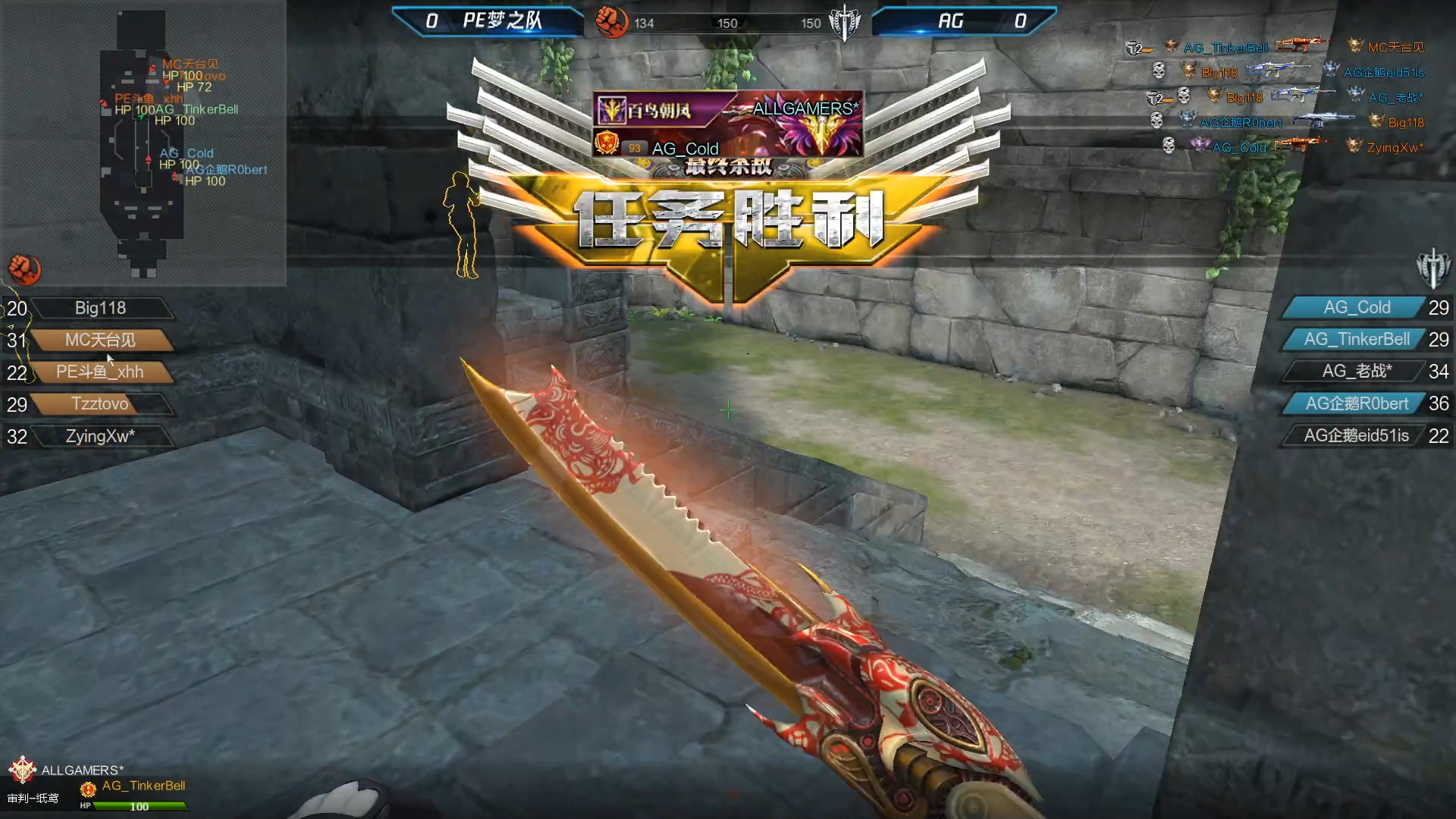This screenshot has height=819, width=1456.
Task: Click the red fist team emblem above left roster
Action: pyautogui.click(x=24, y=269)
